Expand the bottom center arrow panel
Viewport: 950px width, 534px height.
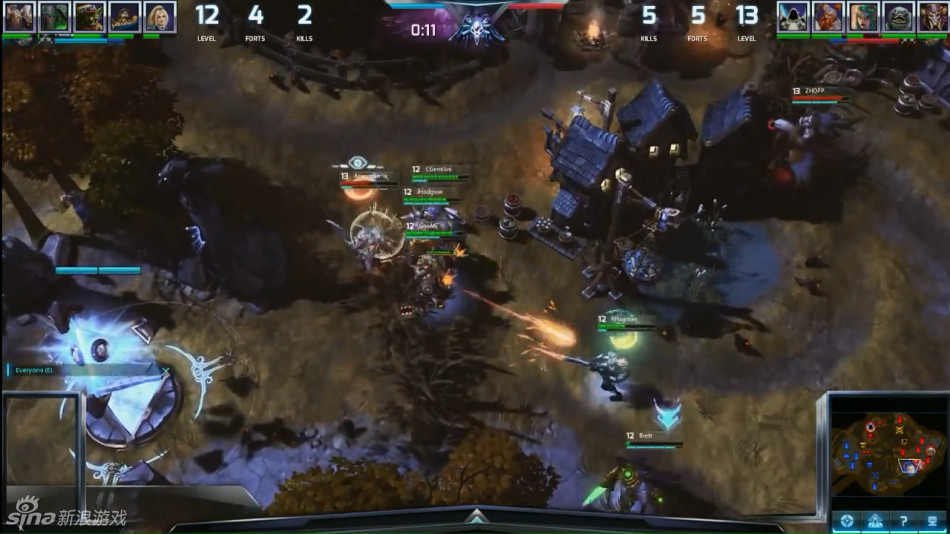point(476,517)
